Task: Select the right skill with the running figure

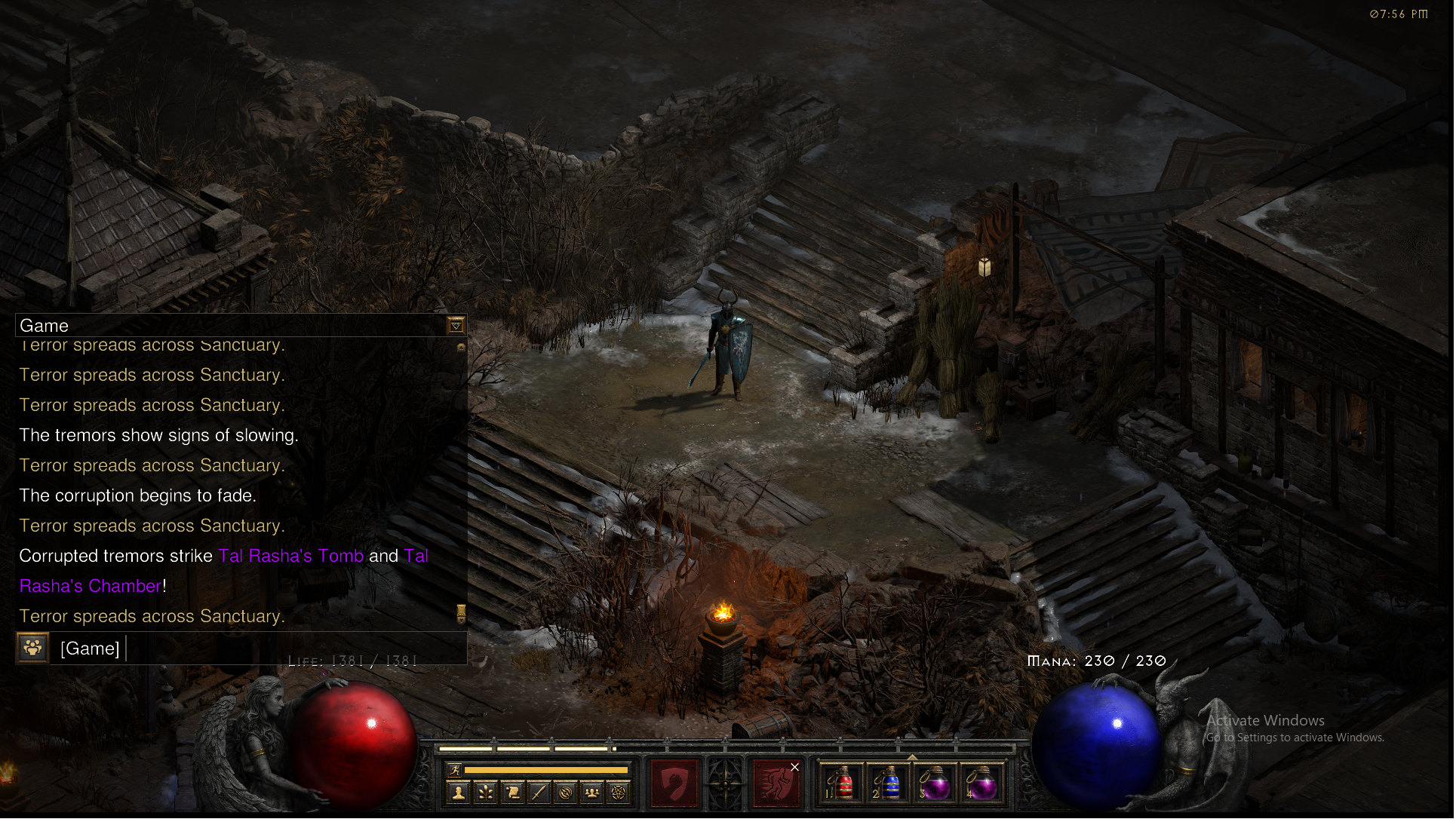Action: tap(776, 784)
